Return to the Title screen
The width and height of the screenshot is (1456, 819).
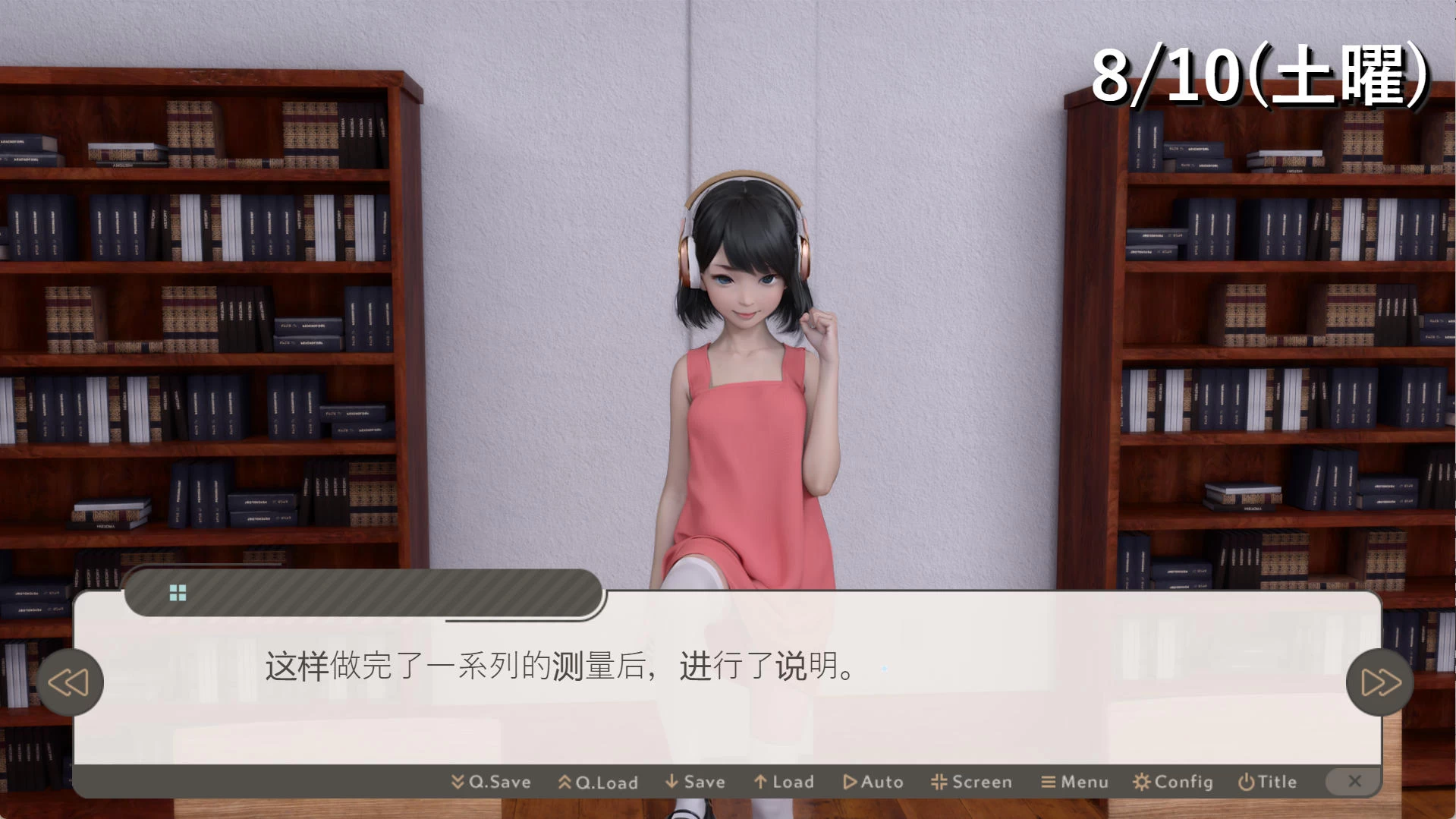pos(1267,782)
